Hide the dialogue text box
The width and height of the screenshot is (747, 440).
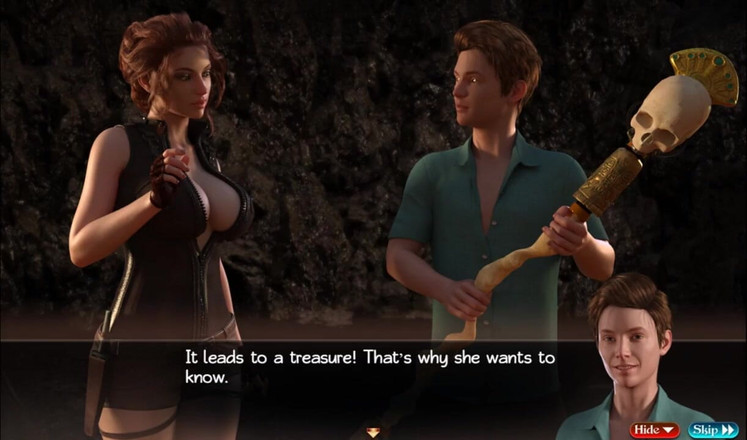tap(654, 430)
